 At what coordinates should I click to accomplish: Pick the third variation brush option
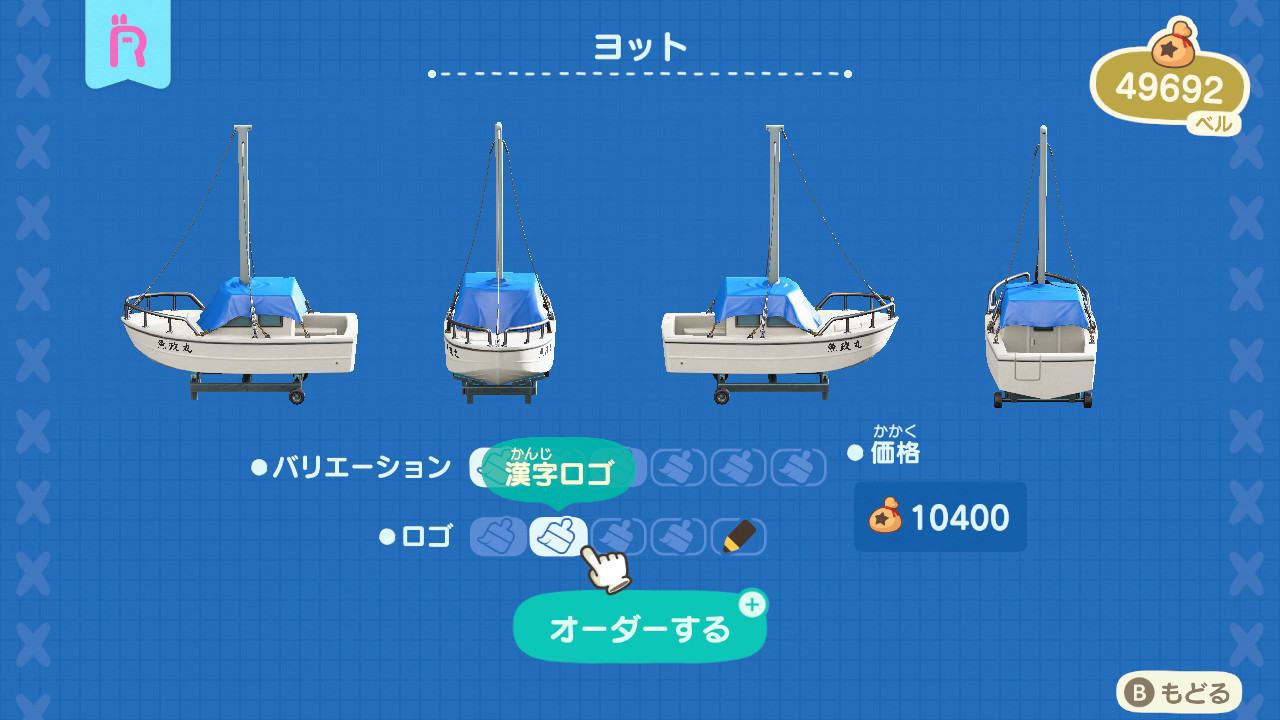[x=616, y=467]
